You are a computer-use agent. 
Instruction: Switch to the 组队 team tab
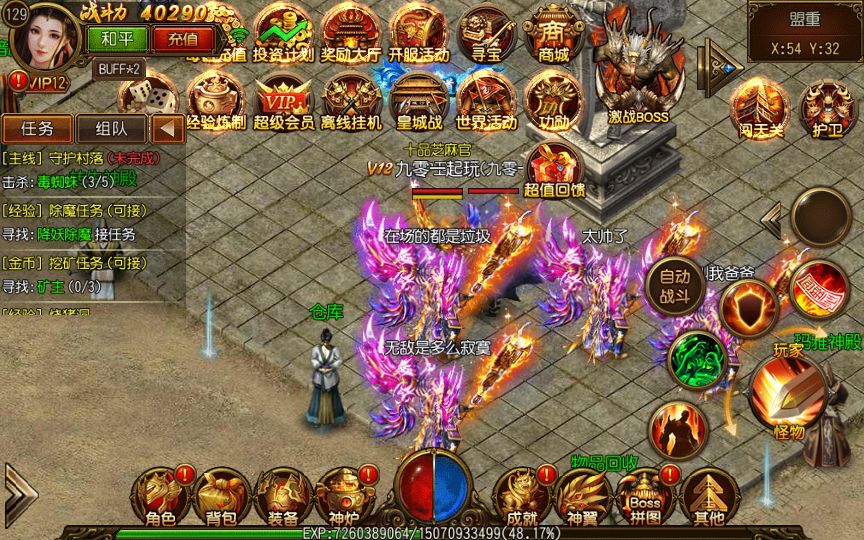coord(110,128)
